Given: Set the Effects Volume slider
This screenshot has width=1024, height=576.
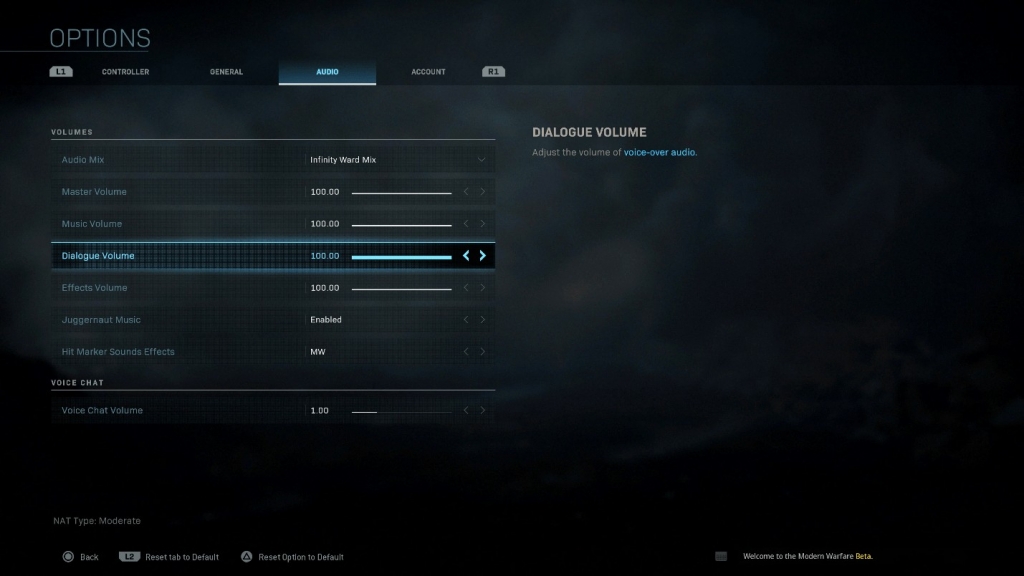Looking at the screenshot, I should (401, 288).
